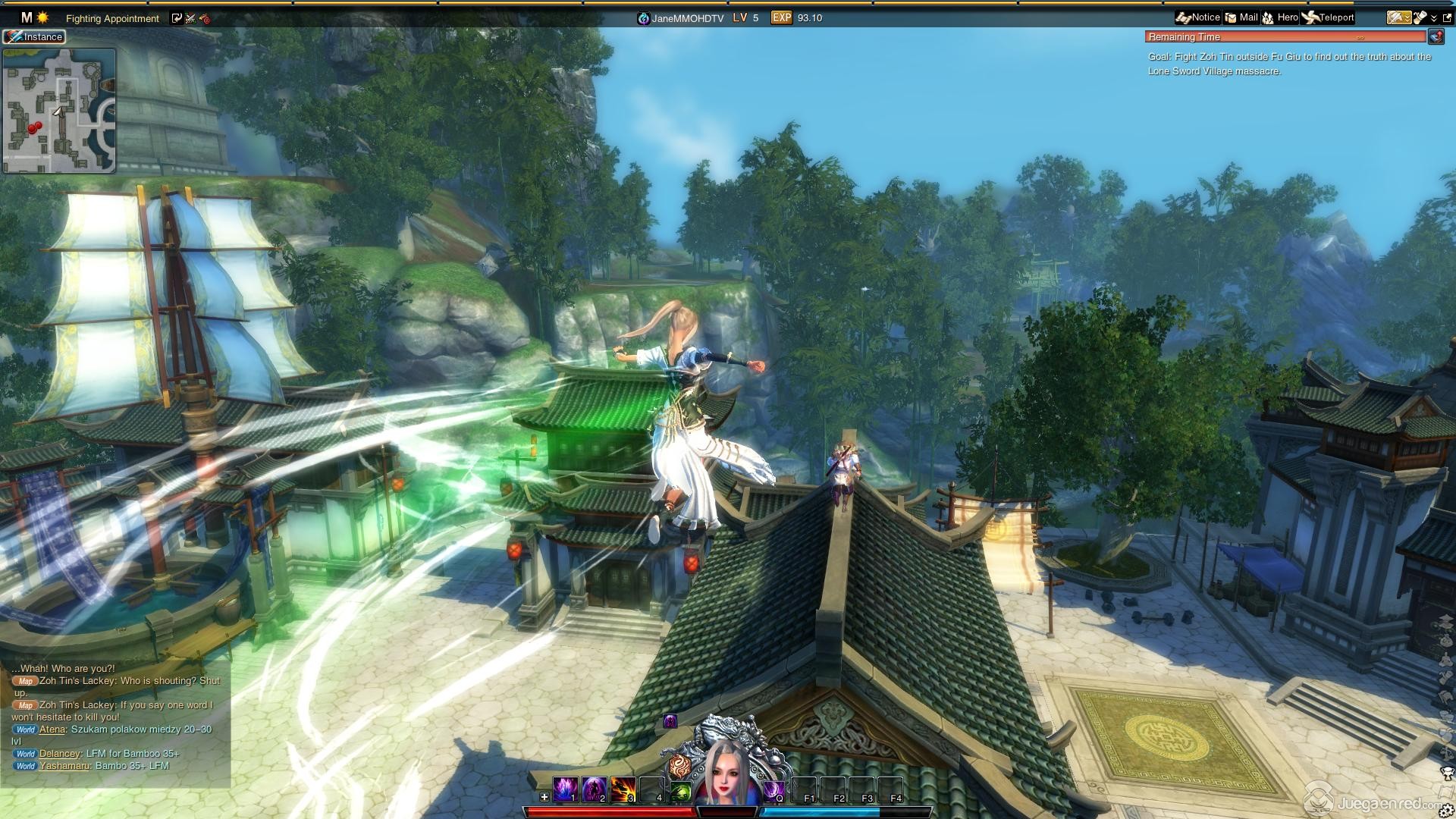The height and width of the screenshot is (819, 1456).
Task: Click Delancey's name in World chat
Action: click(x=60, y=754)
